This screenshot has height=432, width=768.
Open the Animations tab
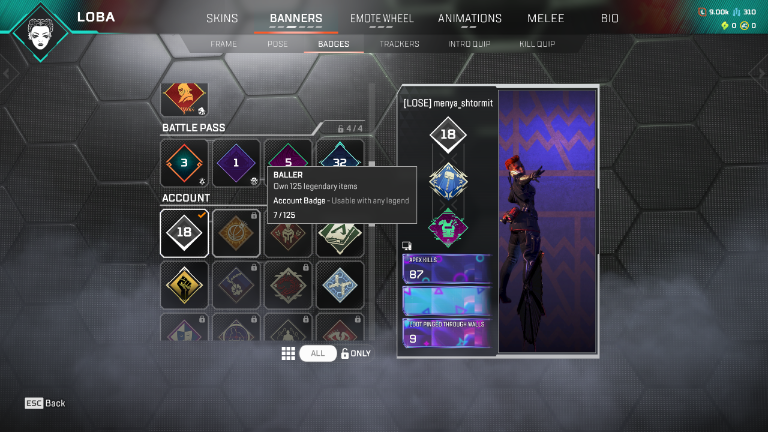point(469,18)
